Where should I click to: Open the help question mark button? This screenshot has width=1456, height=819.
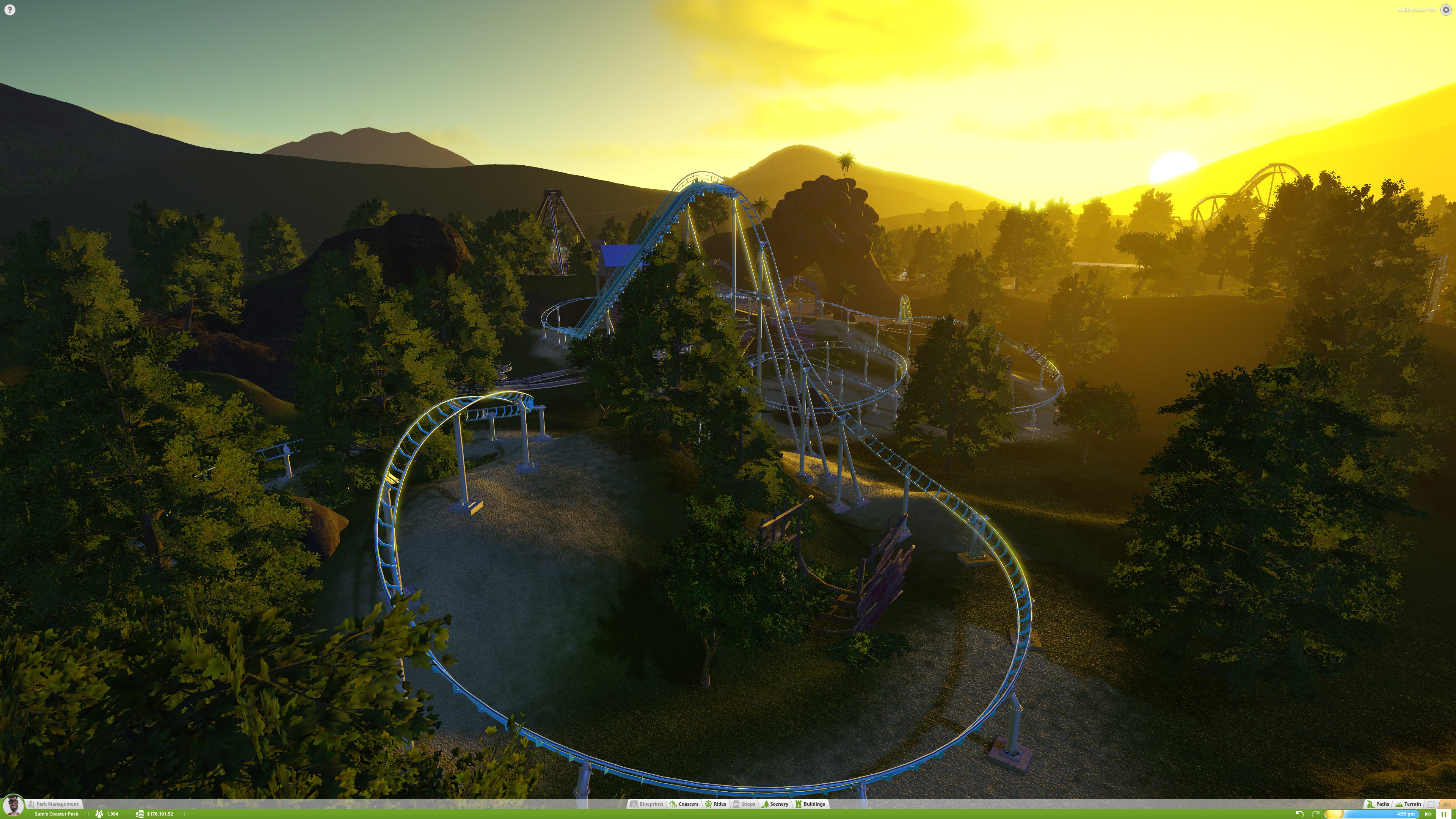click(9, 9)
